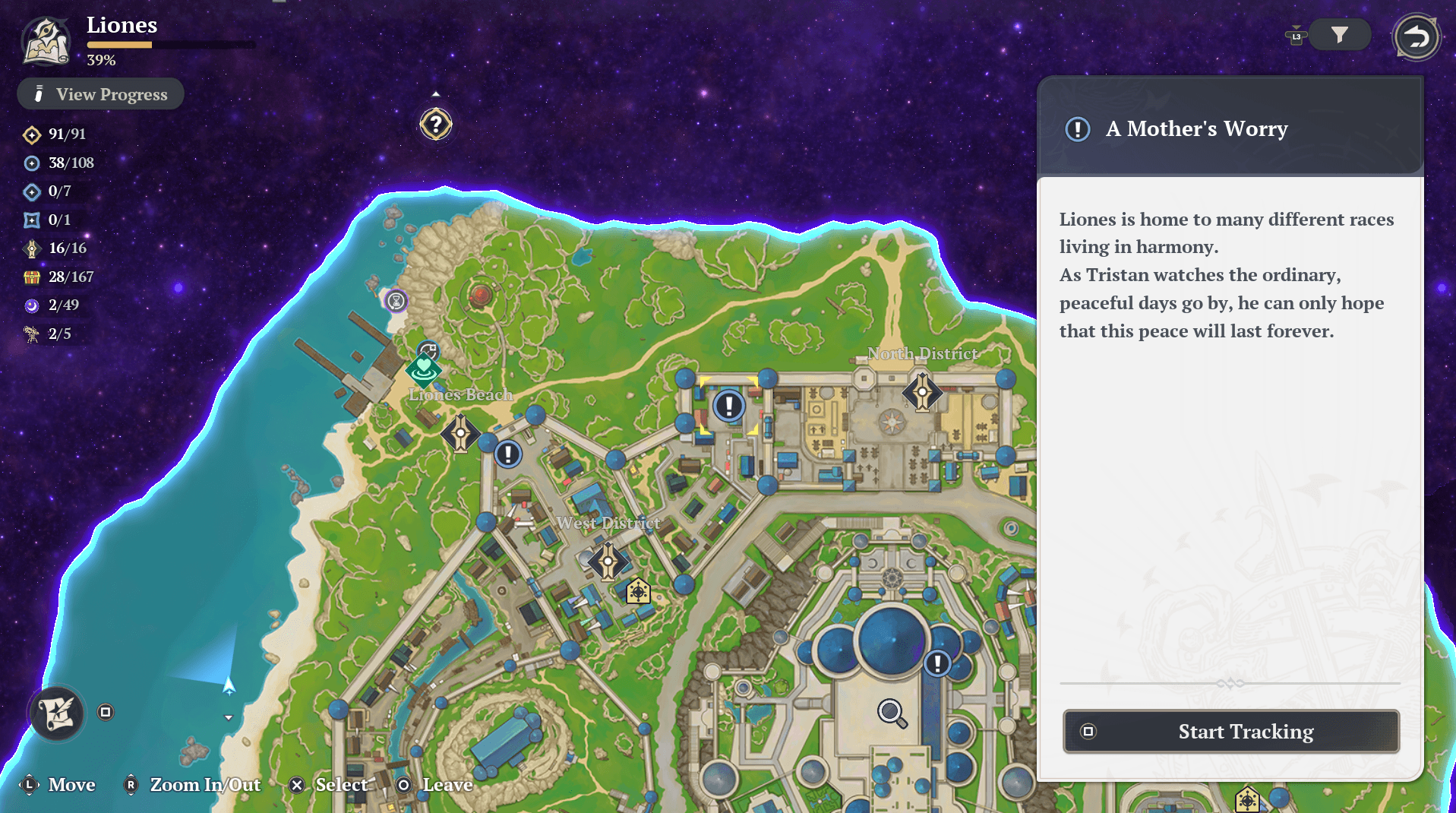Select the North District warp point marker
This screenshot has height=813, width=1456.
click(x=922, y=393)
